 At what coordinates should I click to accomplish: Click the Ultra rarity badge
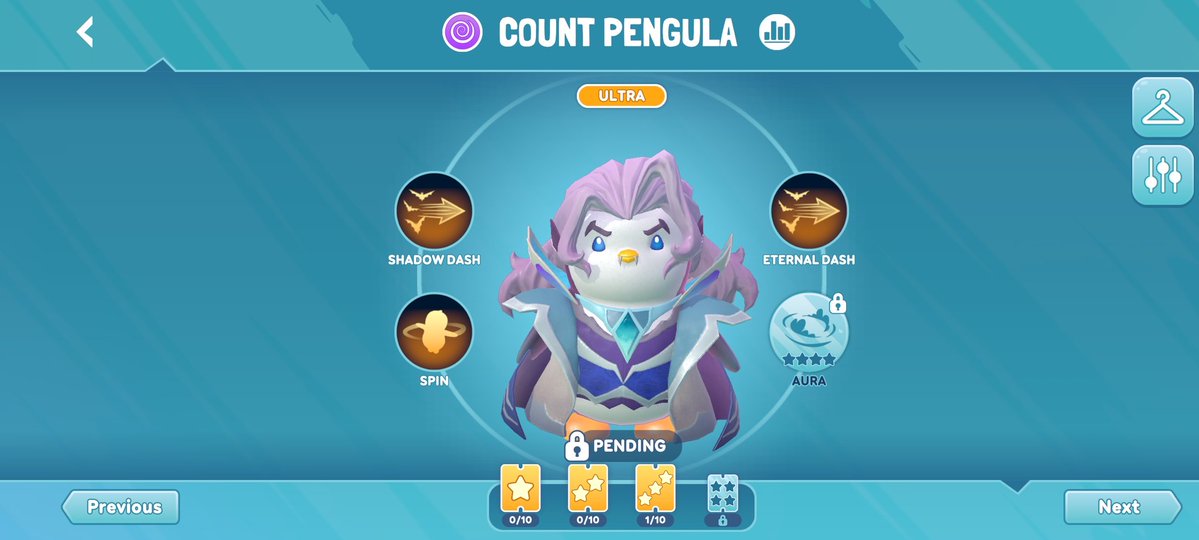[621, 96]
